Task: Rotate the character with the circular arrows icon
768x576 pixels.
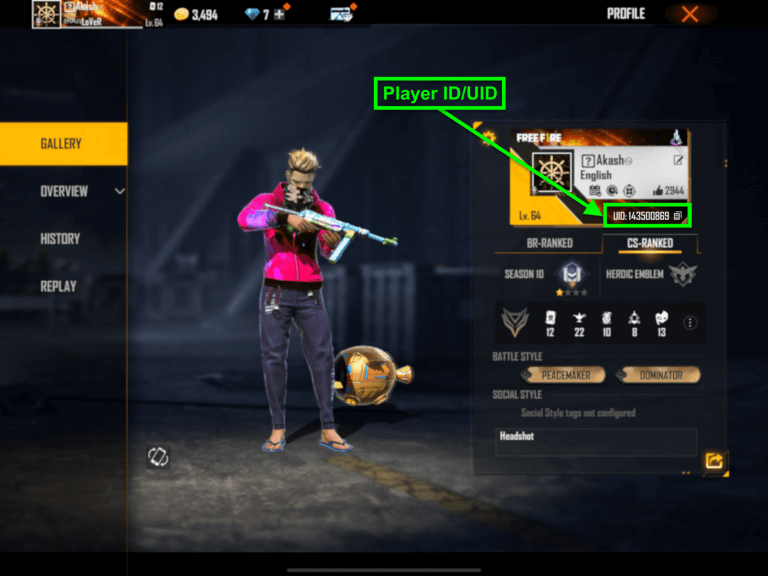Action: click(x=157, y=457)
